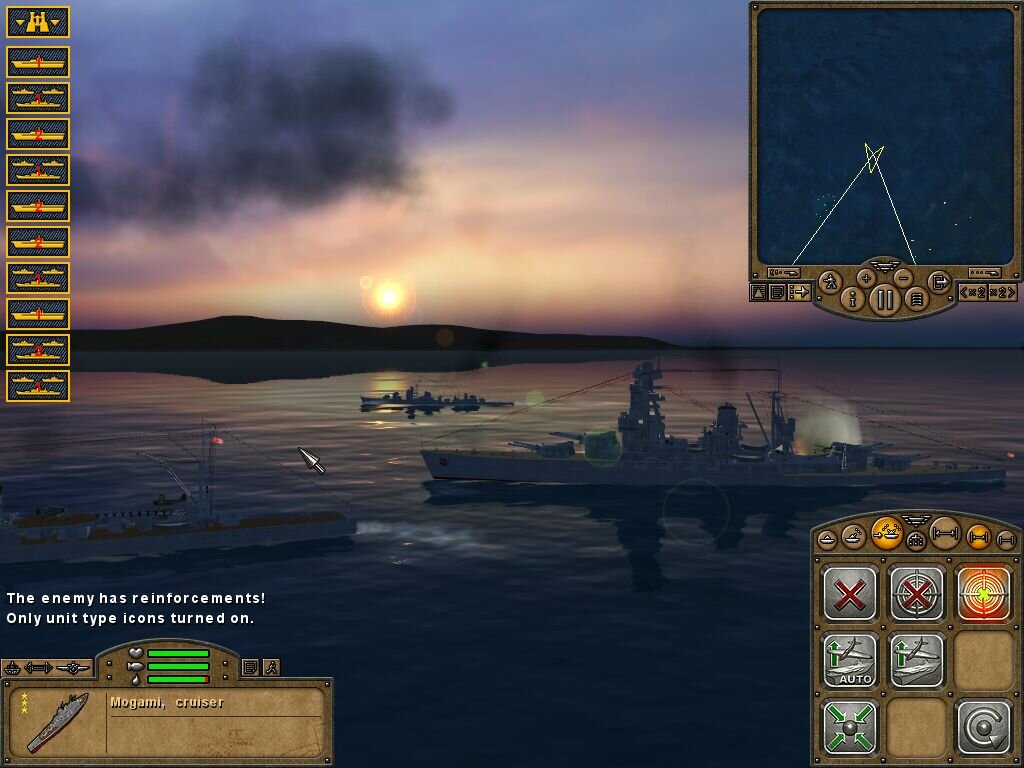Click the circular rotate arrow command button
Viewport: 1024px width, 768px height.
[984, 726]
